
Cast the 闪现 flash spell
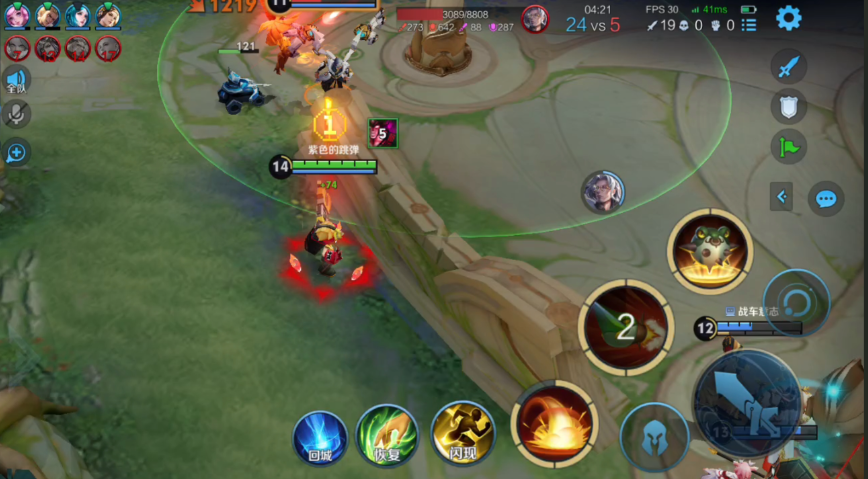point(462,433)
